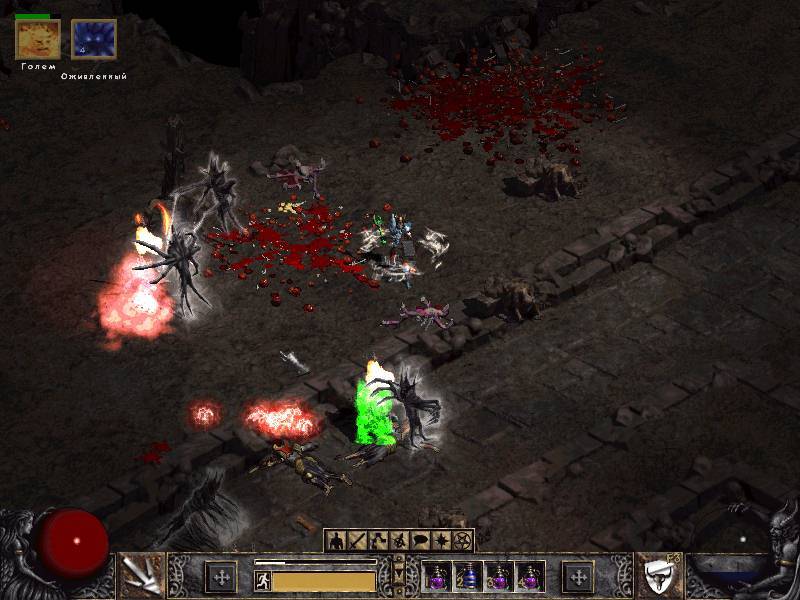This screenshot has width=800, height=600.
Task: Open the game menu pentagram icon
Action: (462, 541)
